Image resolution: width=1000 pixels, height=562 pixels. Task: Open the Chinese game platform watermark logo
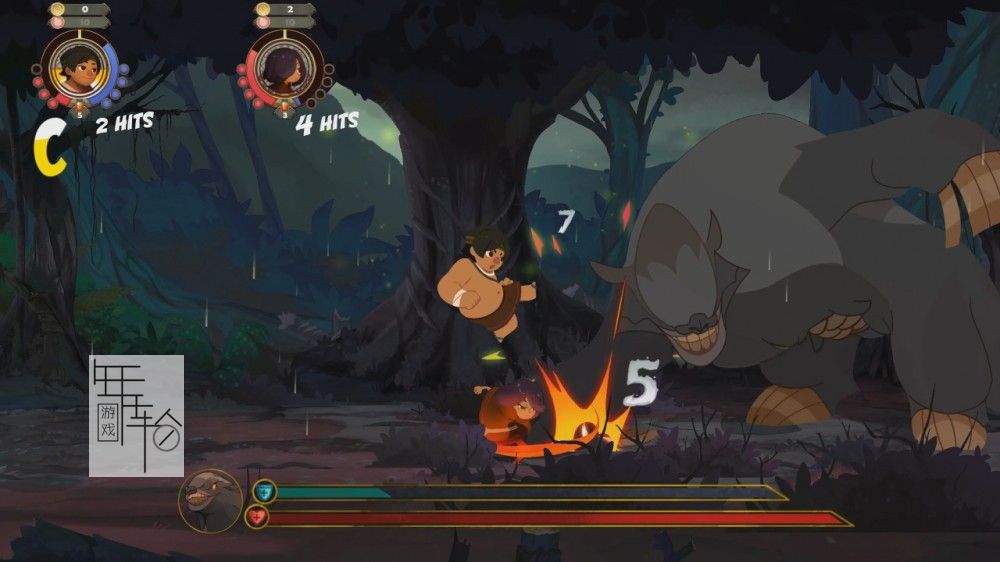(x=137, y=416)
